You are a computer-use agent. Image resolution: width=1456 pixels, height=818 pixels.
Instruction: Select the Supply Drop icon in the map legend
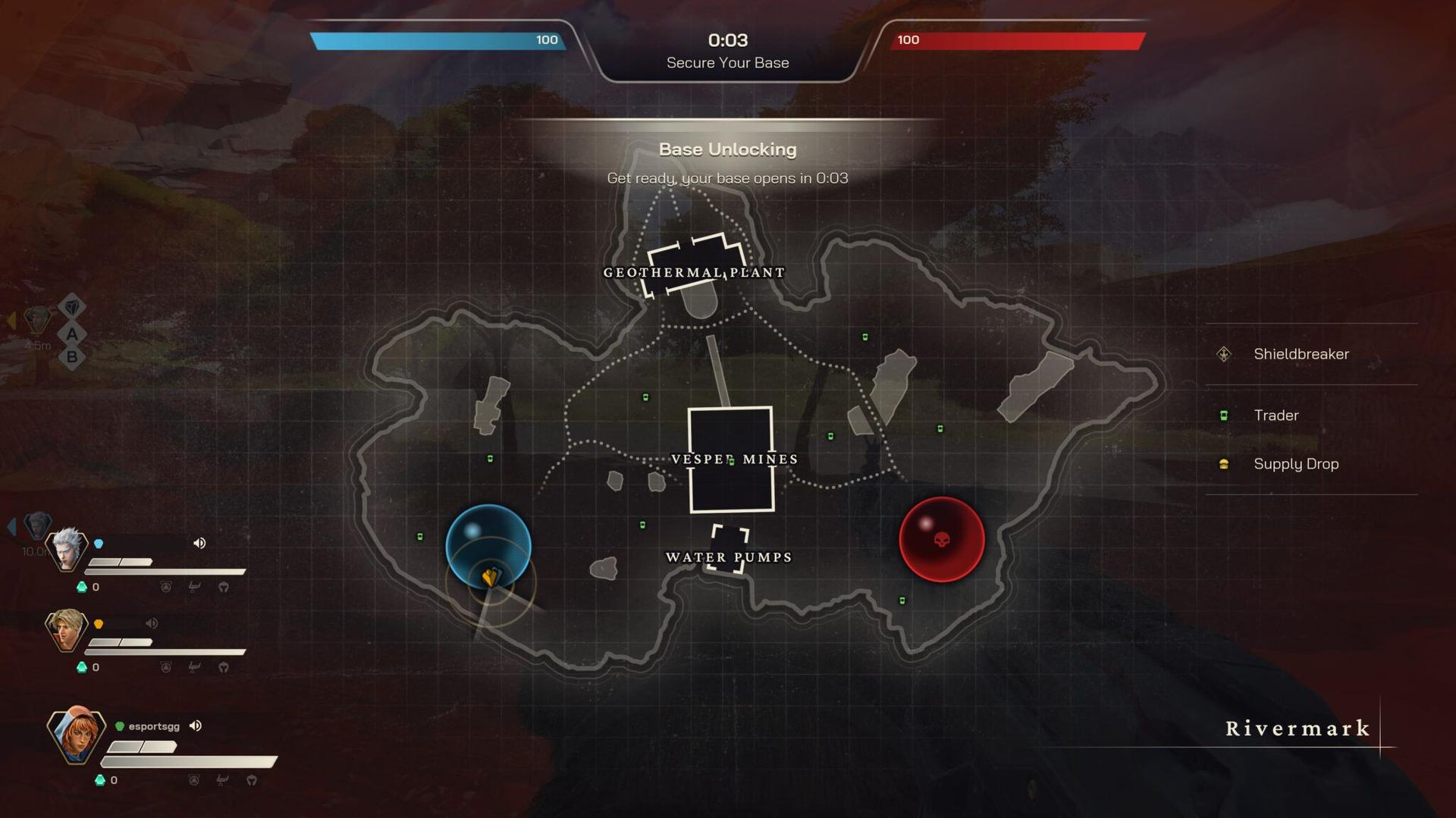click(x=1225, y=463)
